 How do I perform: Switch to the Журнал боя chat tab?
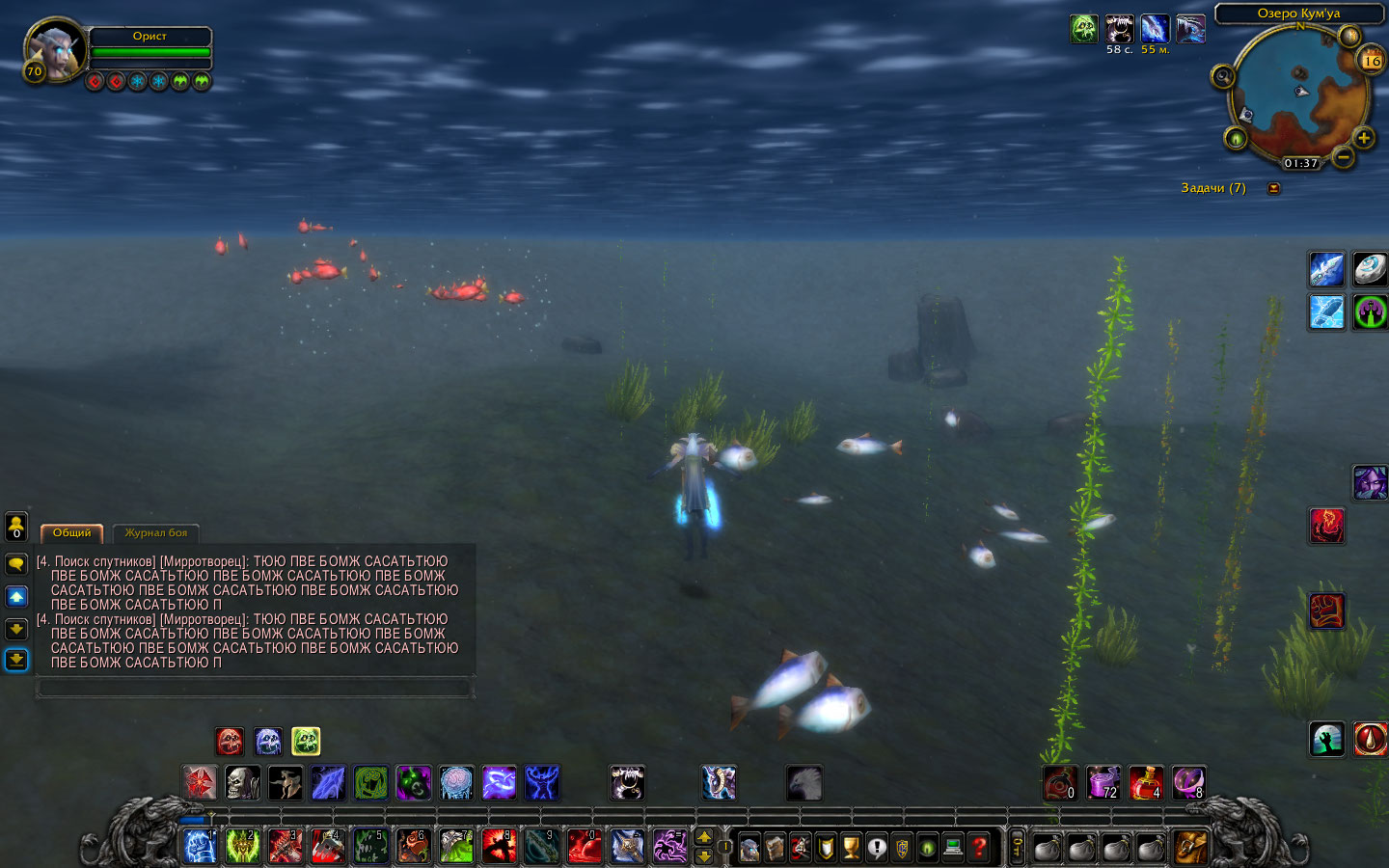pos(155,532)
